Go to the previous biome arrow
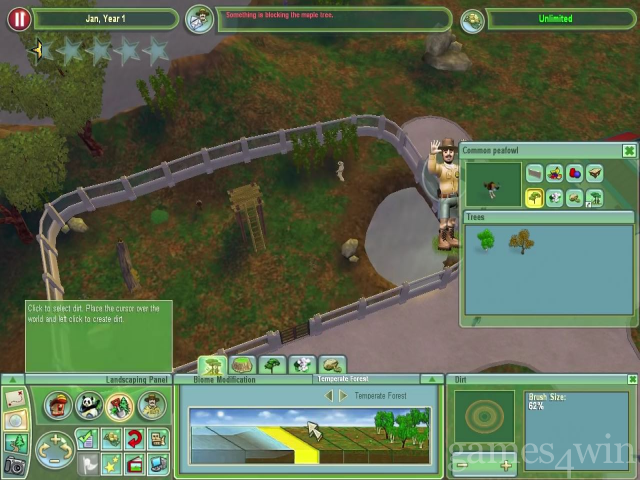 (329, 396)
